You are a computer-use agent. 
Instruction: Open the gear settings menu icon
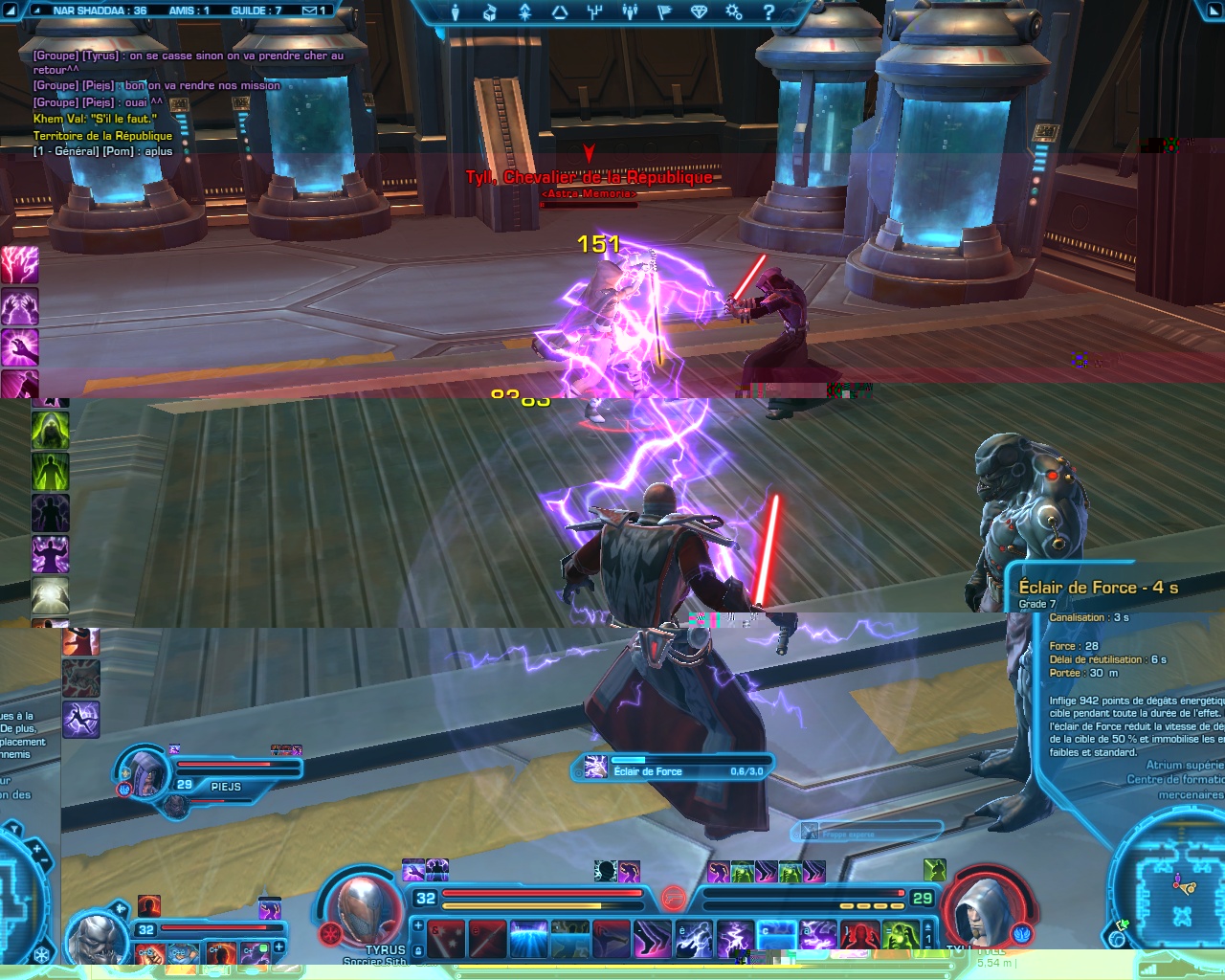pyautogui.click(x=734, y=12)
